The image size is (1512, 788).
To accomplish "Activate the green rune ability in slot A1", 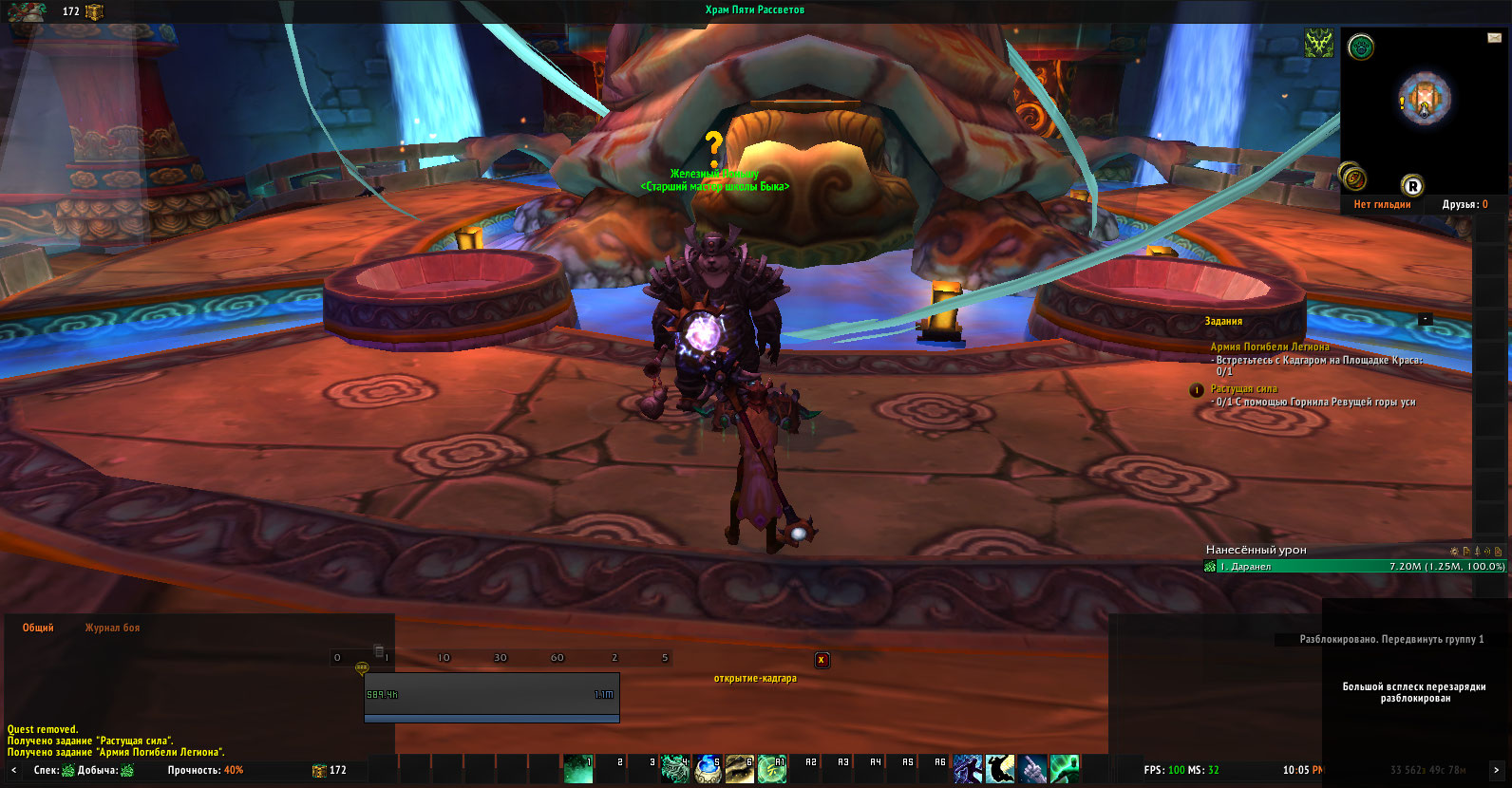I will pos(771,769).
